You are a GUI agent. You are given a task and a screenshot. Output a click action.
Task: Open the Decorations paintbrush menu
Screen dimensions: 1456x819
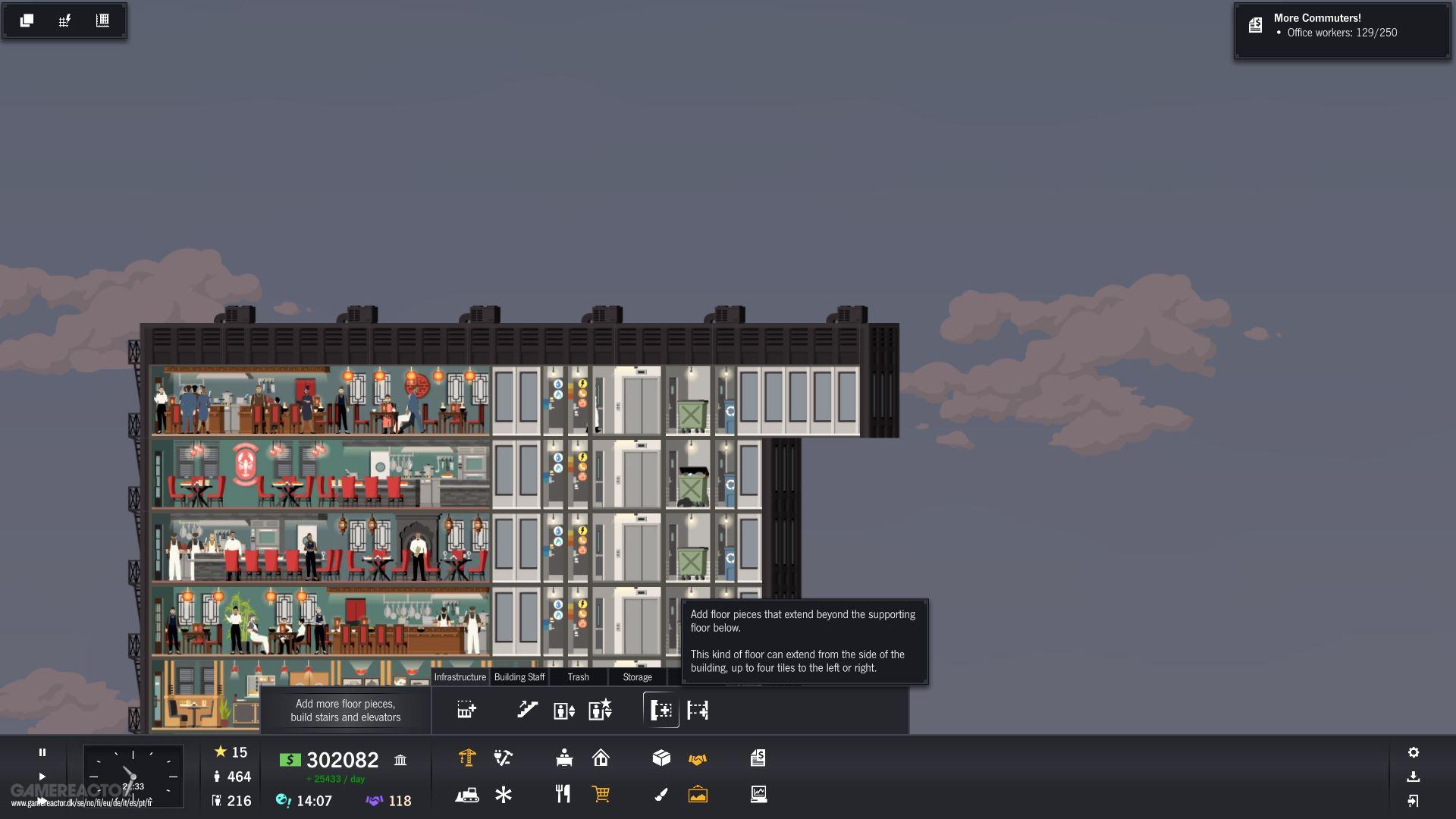point(661,794)
